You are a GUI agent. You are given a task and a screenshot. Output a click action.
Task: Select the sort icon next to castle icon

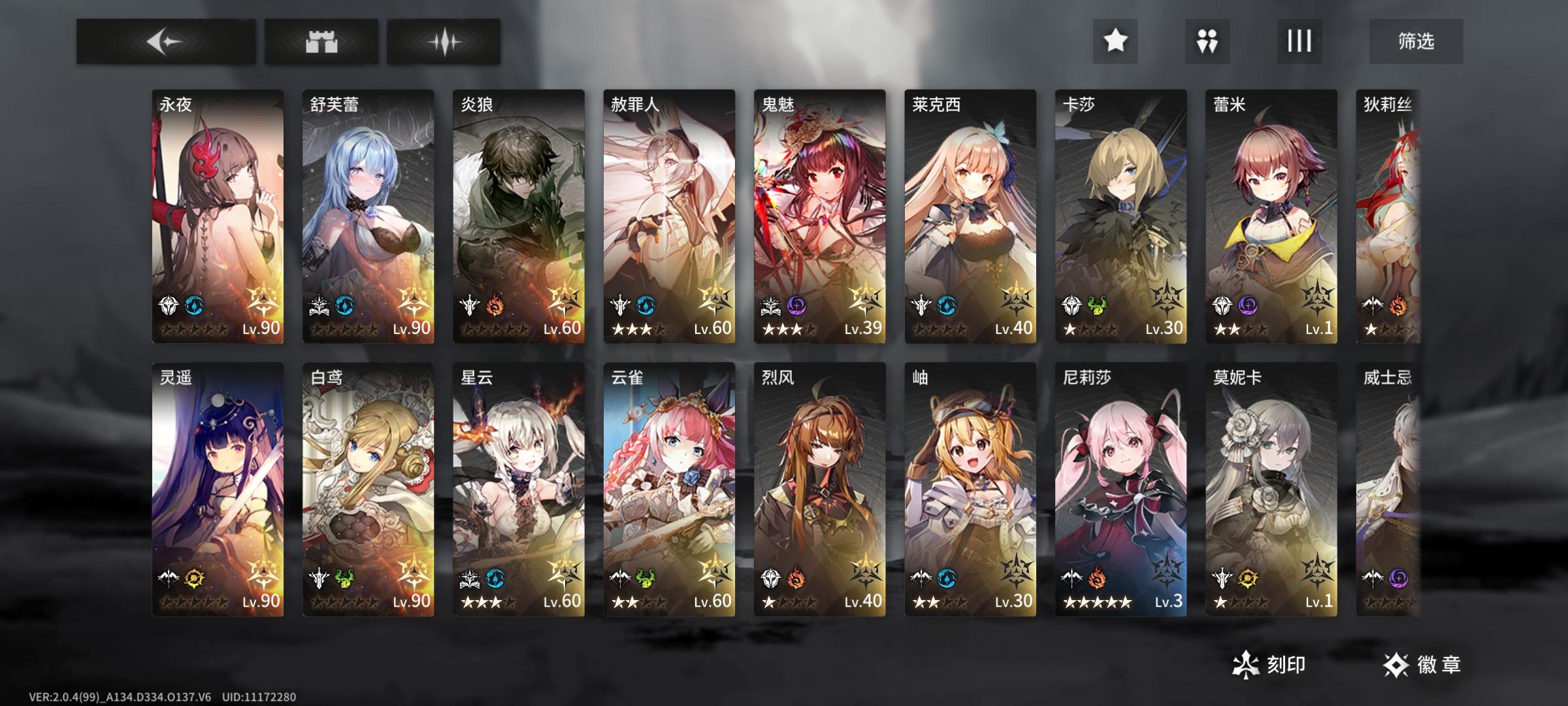[x=447, y=41]
